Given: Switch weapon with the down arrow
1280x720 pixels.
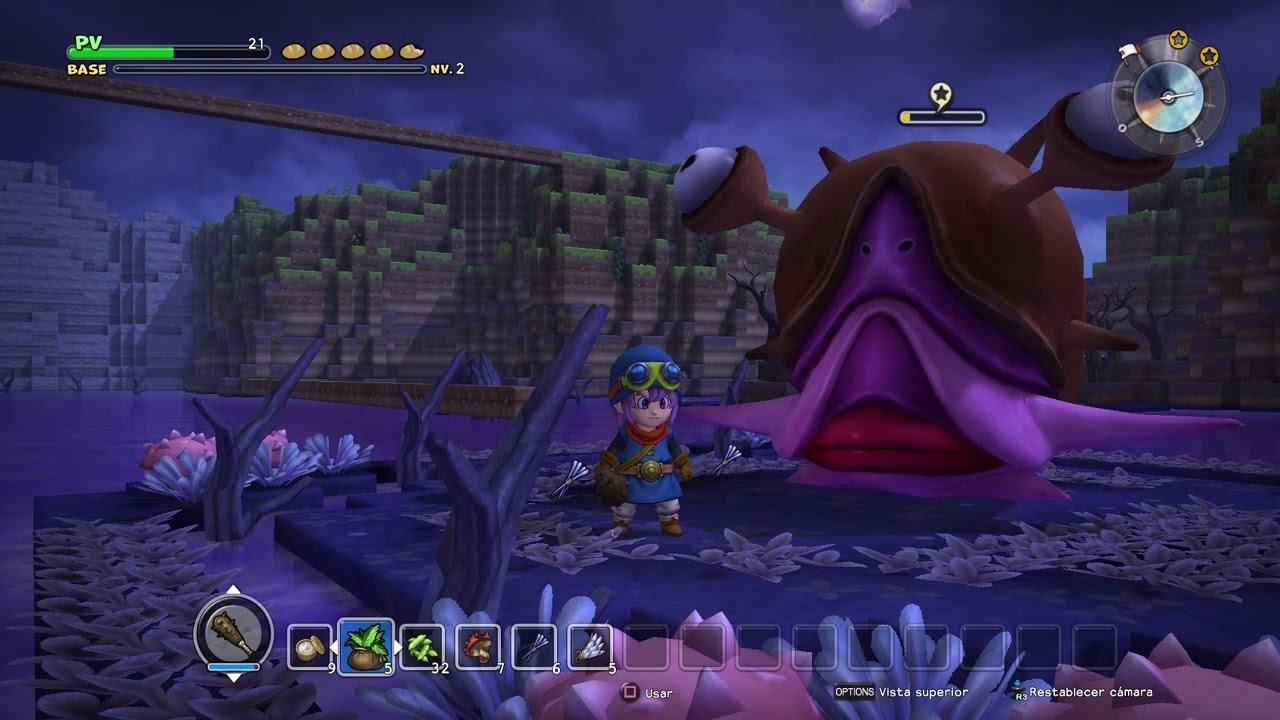Looking at the screenshot, I should [233, 677].
